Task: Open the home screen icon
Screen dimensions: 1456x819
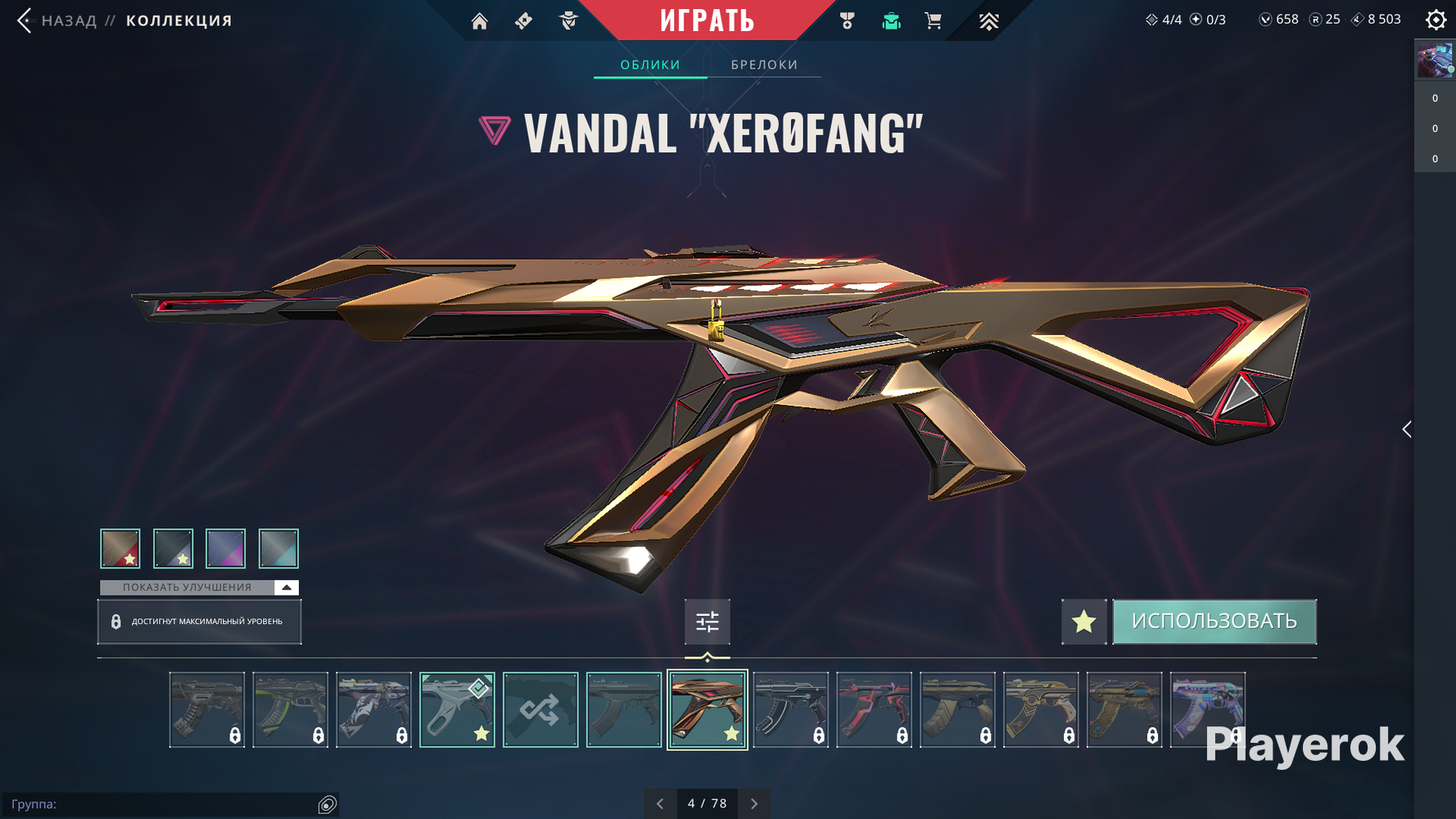Action: tap(480, 21)
